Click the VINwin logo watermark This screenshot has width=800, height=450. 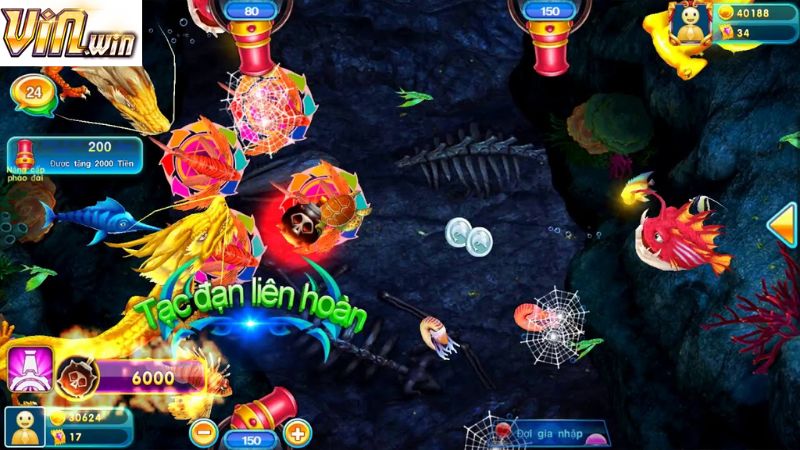point(70,33)
